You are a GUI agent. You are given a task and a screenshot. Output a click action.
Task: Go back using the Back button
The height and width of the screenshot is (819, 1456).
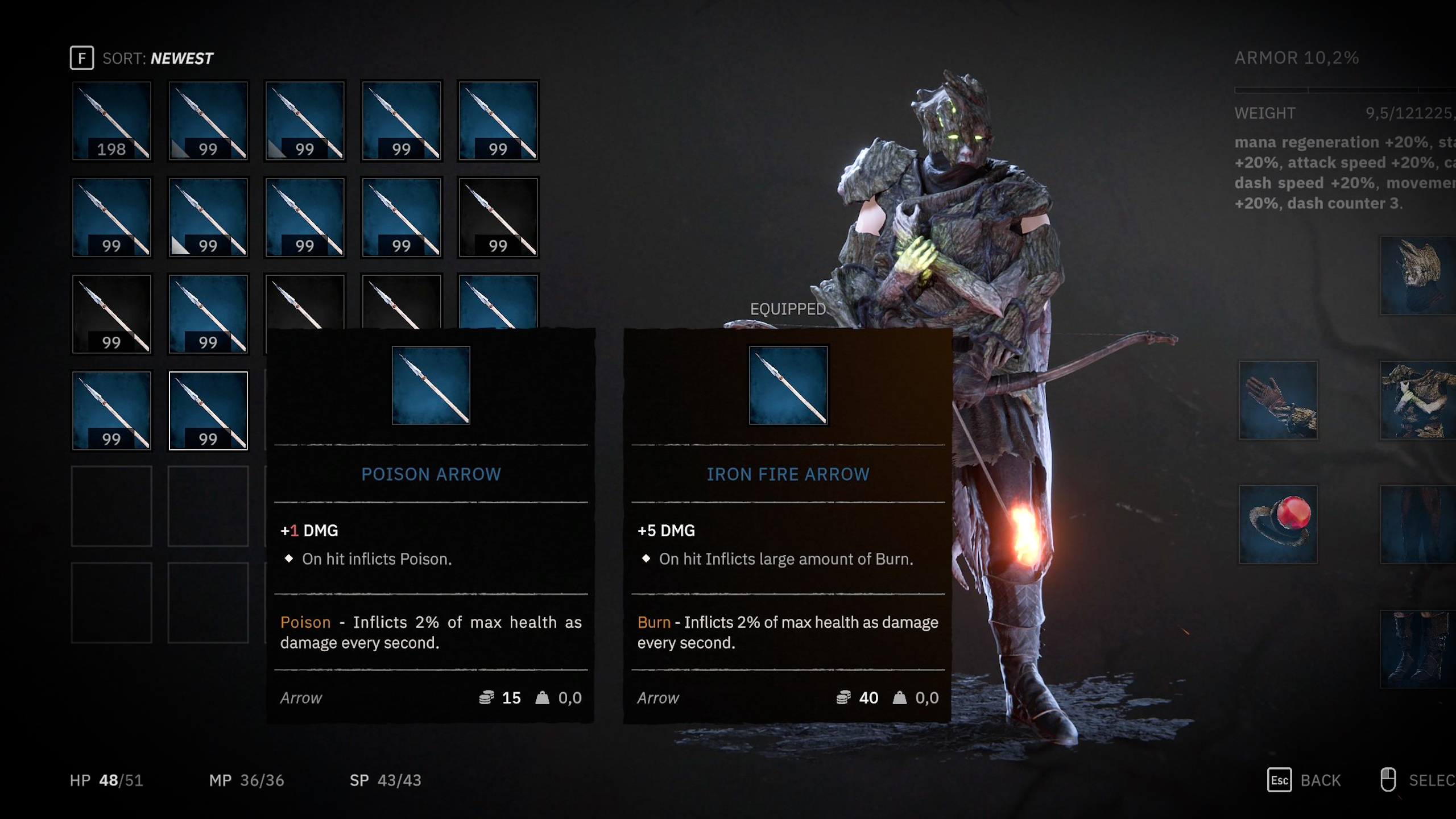click(x=1305, y=780)
